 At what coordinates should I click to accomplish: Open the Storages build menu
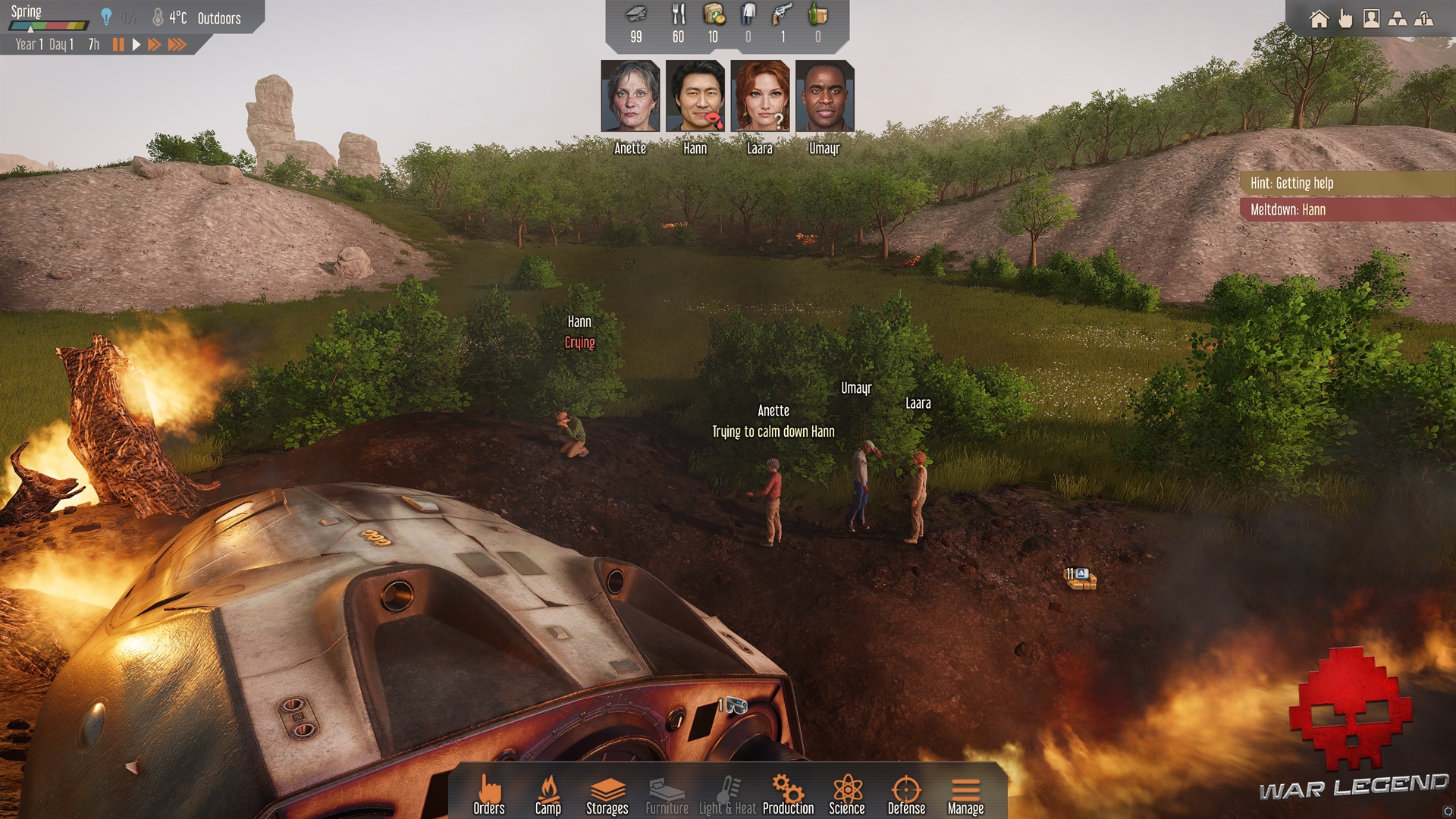coord(607,795)
